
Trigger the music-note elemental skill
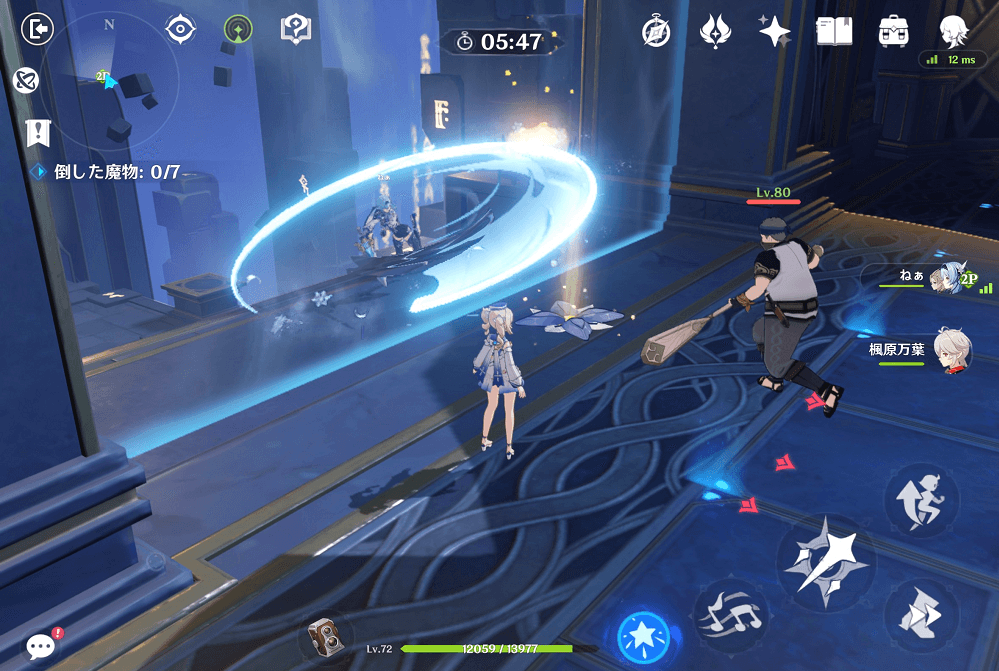(730, 611)
